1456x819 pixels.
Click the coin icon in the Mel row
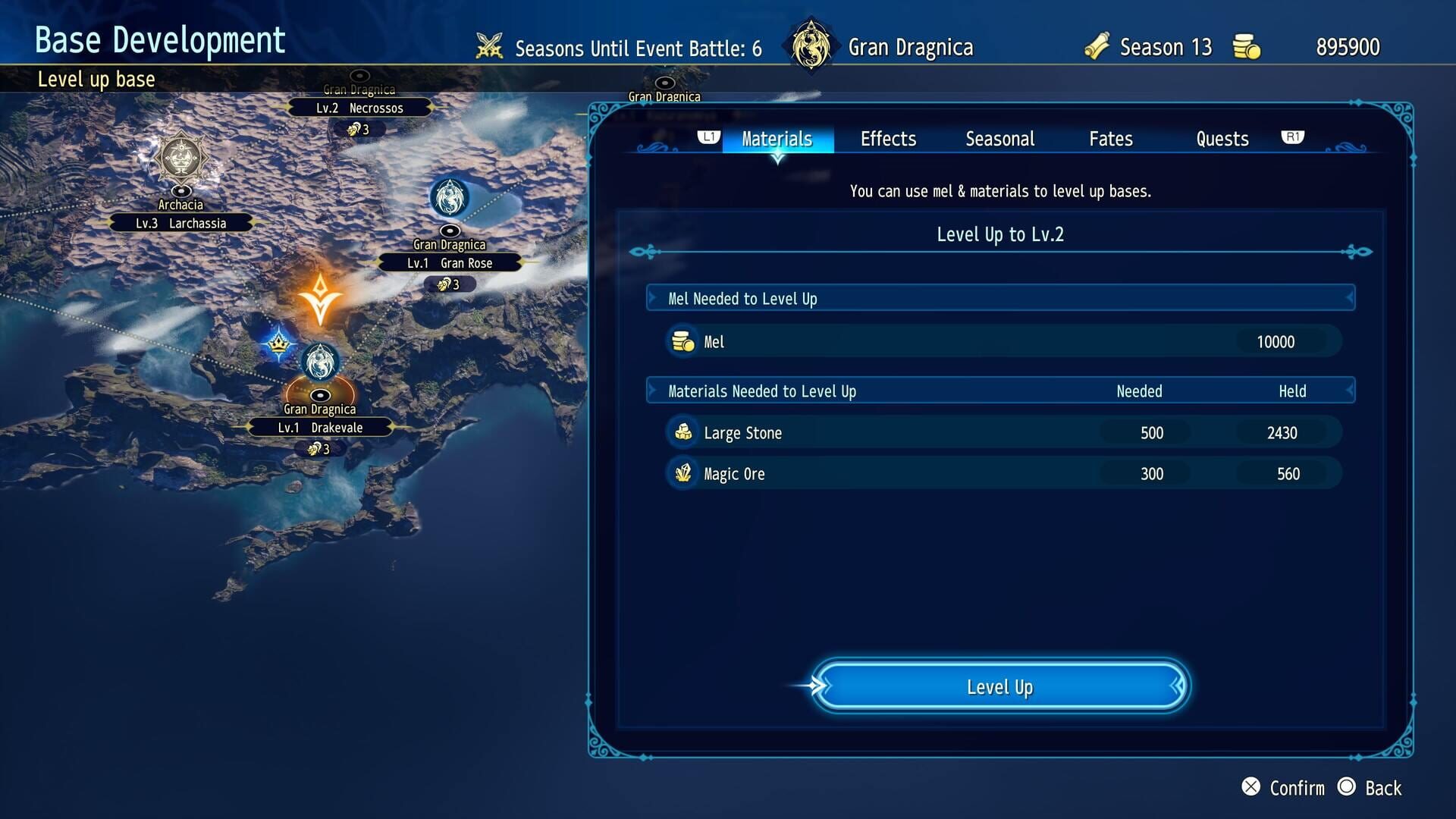tap(683, 341)
